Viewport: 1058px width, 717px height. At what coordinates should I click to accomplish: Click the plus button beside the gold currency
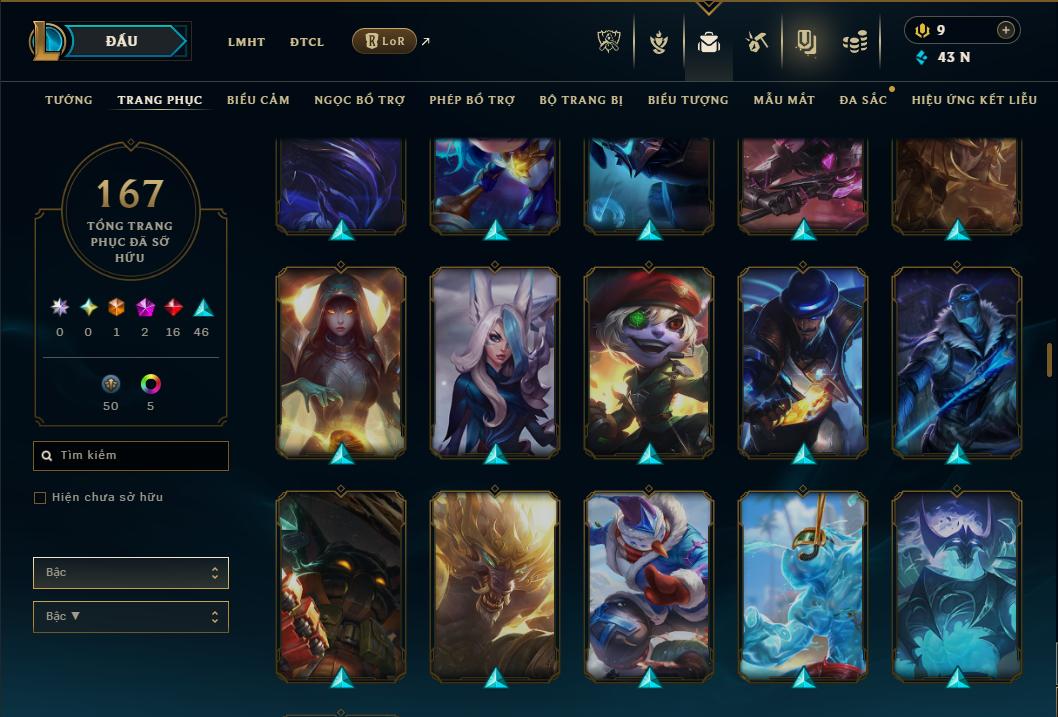[x=1005, y=30]
